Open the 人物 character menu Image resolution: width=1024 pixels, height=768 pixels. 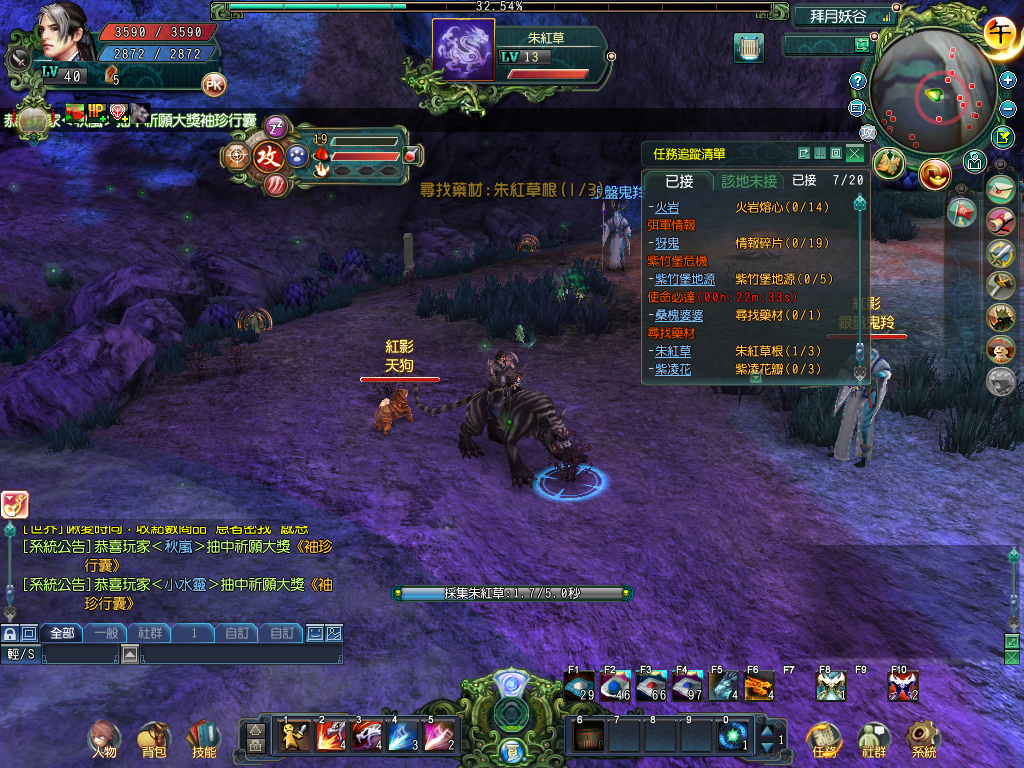click(x=103, y=738)
